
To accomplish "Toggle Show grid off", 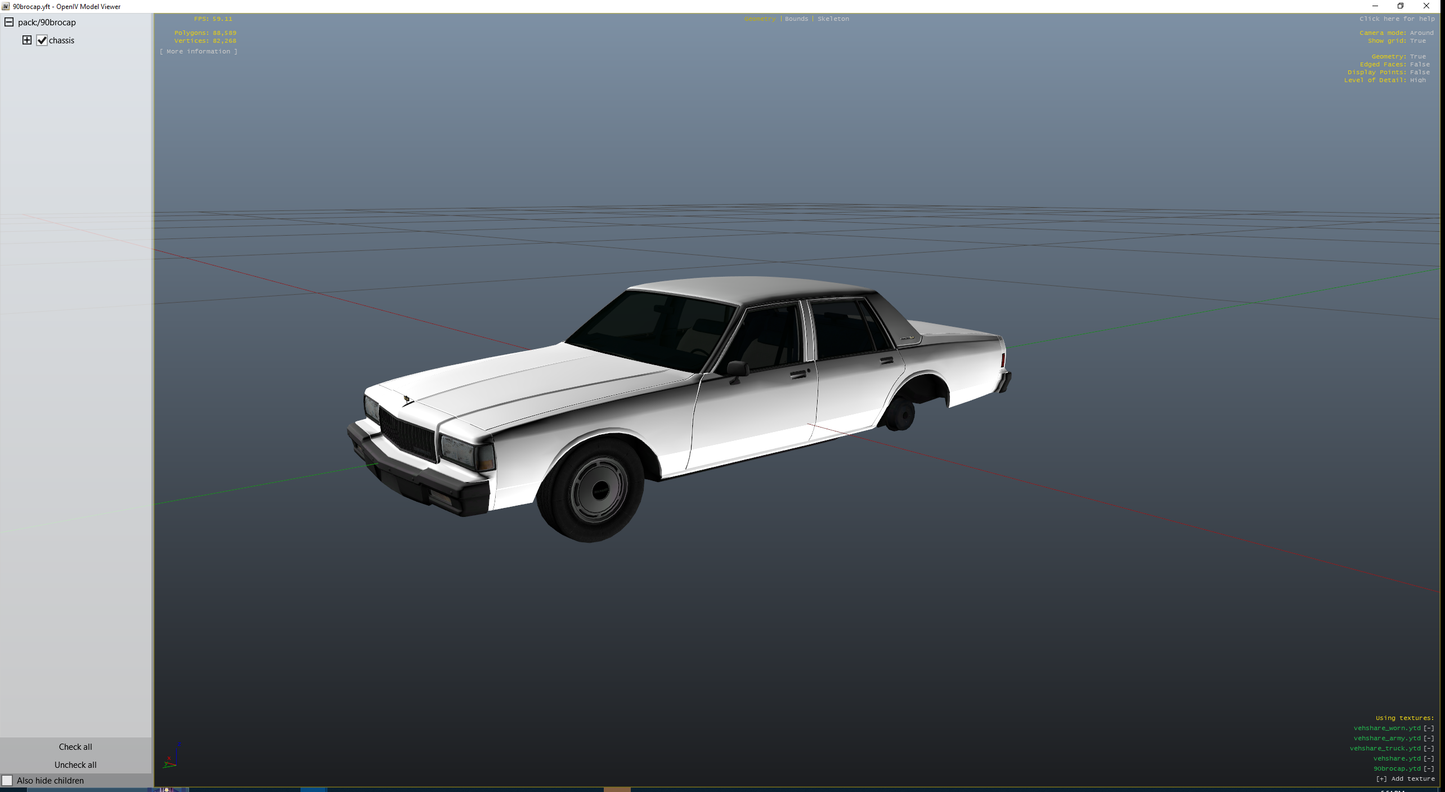I will [1417, 40].
